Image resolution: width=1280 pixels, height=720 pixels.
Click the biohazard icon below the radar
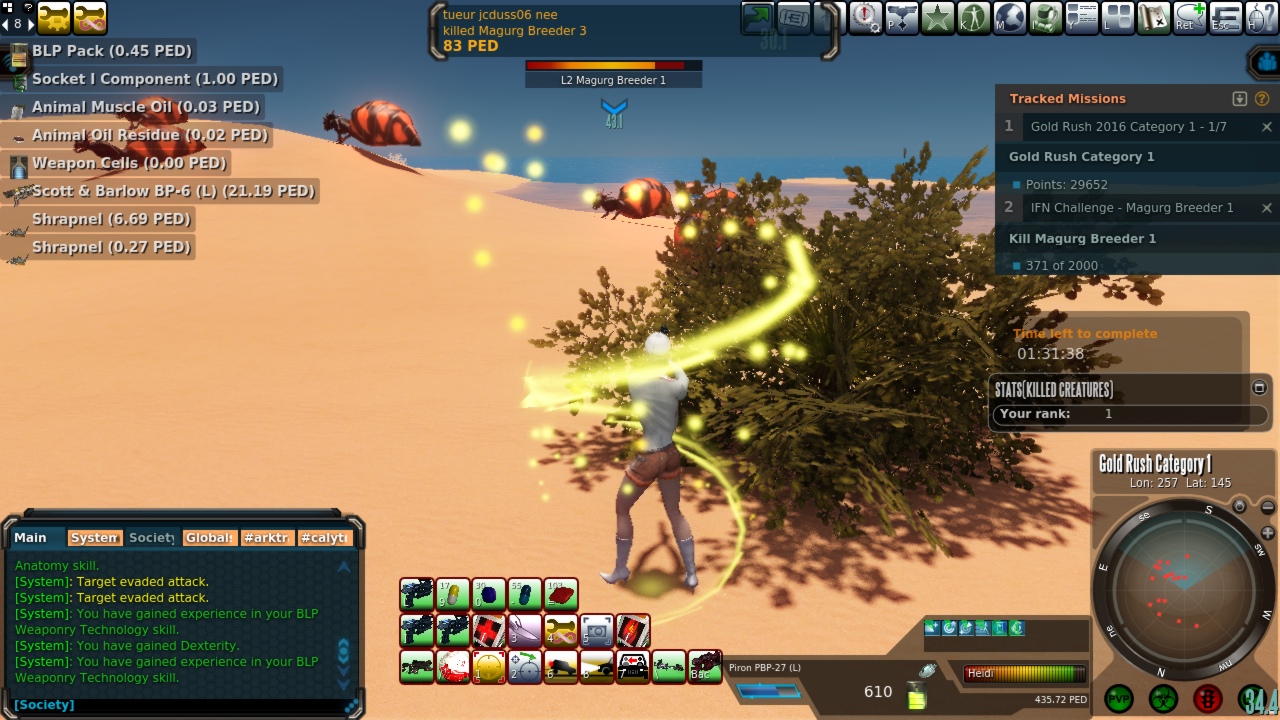point(1163,698)
